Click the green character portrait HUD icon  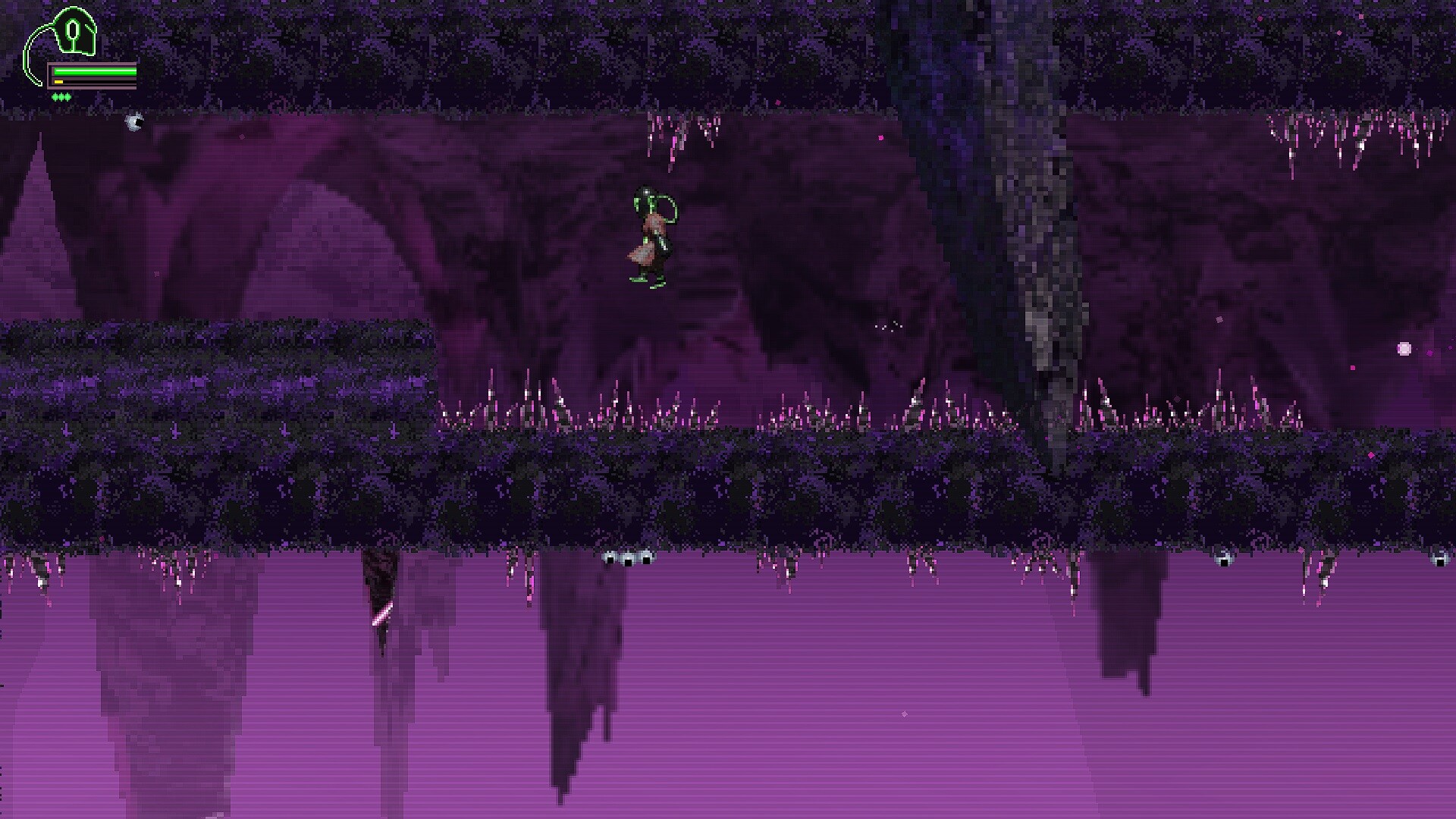click(x=72, y=30)
